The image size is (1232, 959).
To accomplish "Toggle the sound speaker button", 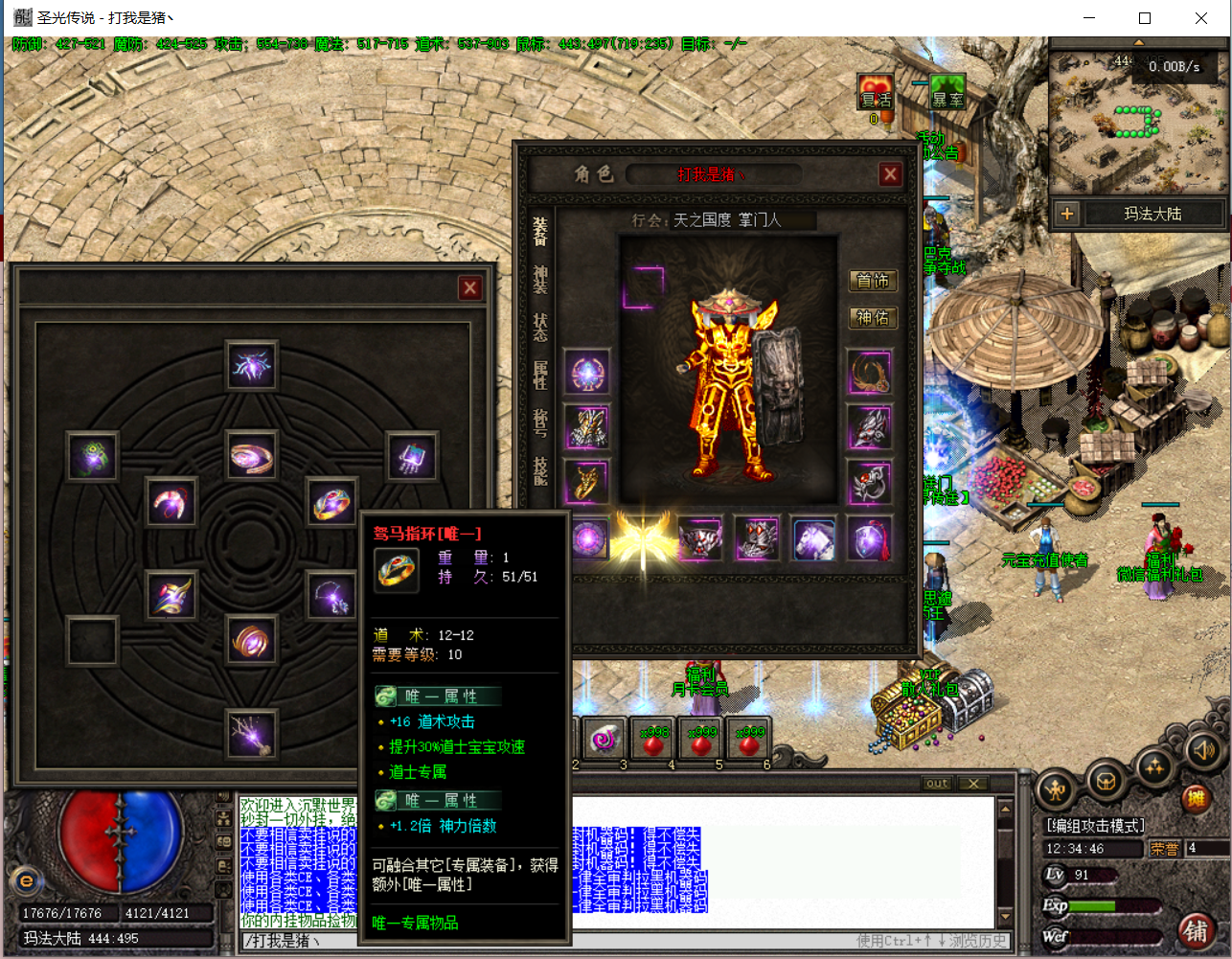I will coord(1202,750).
